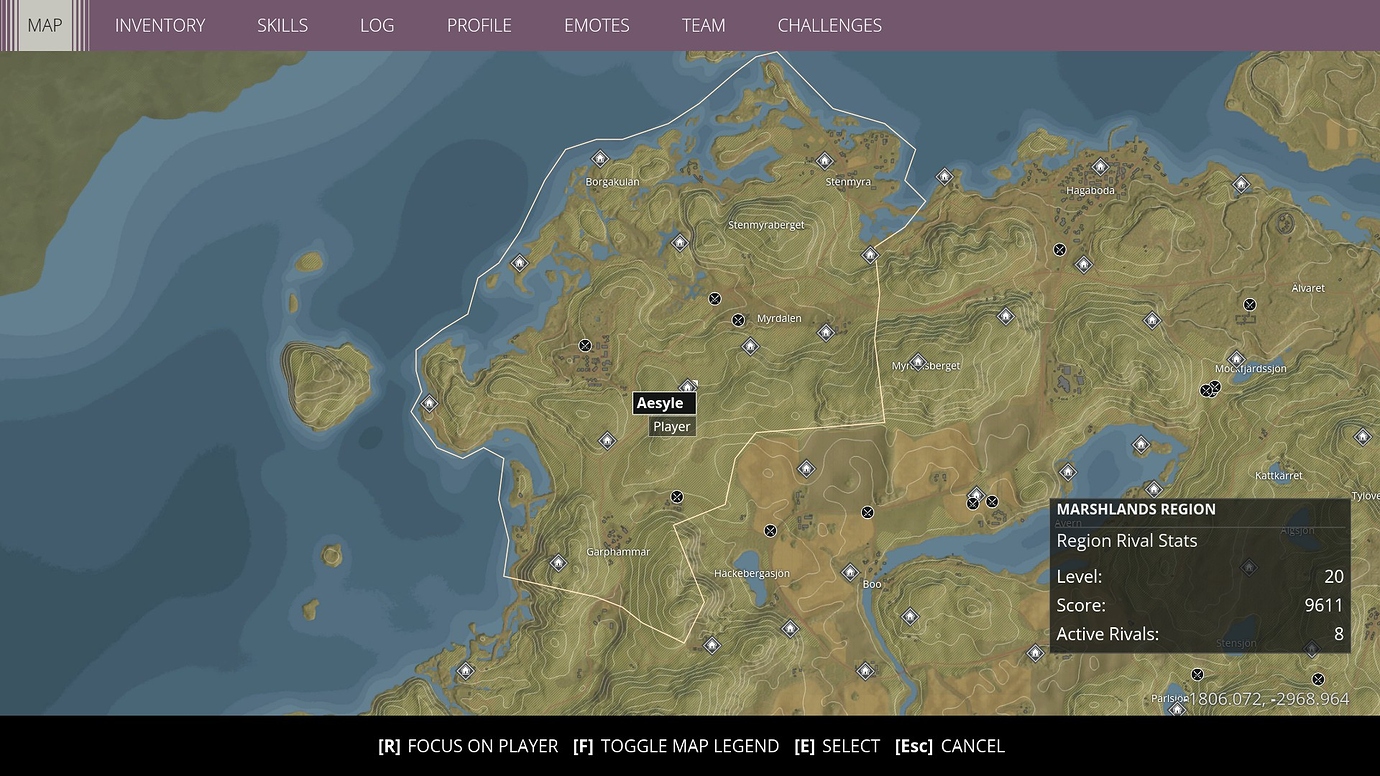Click FOCUS ON PLAYER
This screenshot has width=1380, height=776.
[470, 746]
